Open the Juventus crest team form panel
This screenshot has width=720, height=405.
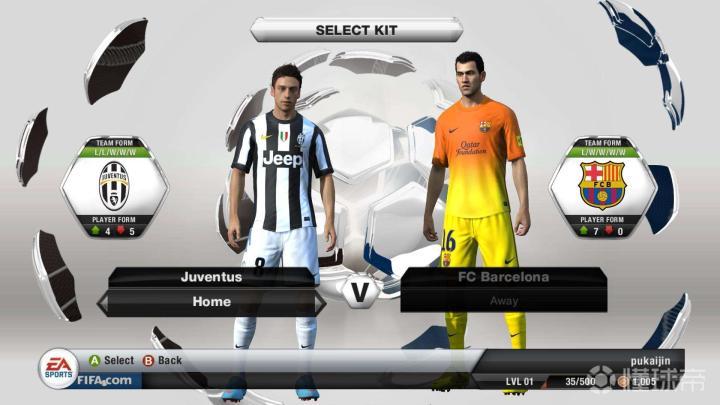(x=113, y=185)
